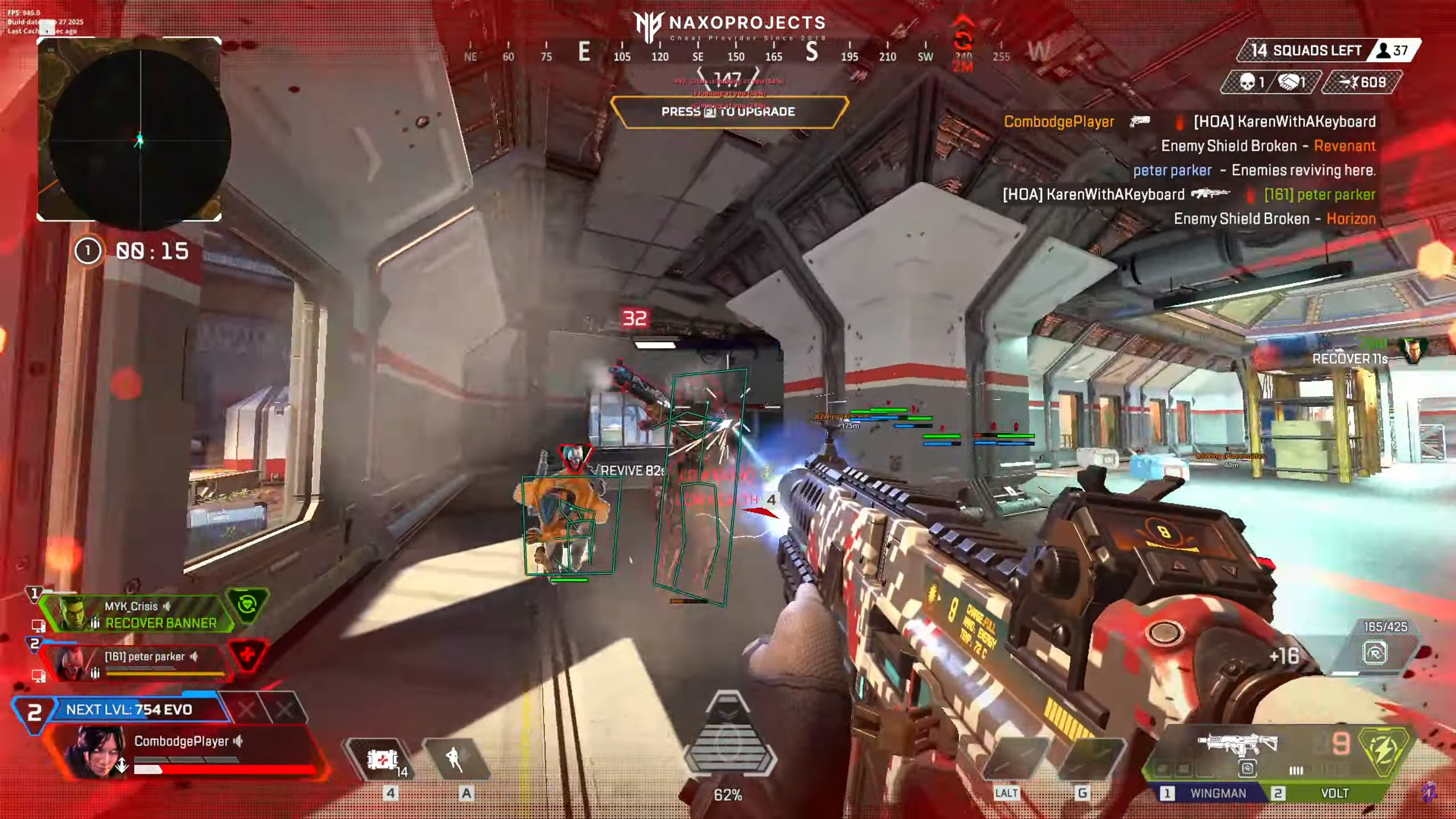Open the circular minimap
Image resolution: width=1456 pixels, height=819 pixels.
click(x=139, y=139)
